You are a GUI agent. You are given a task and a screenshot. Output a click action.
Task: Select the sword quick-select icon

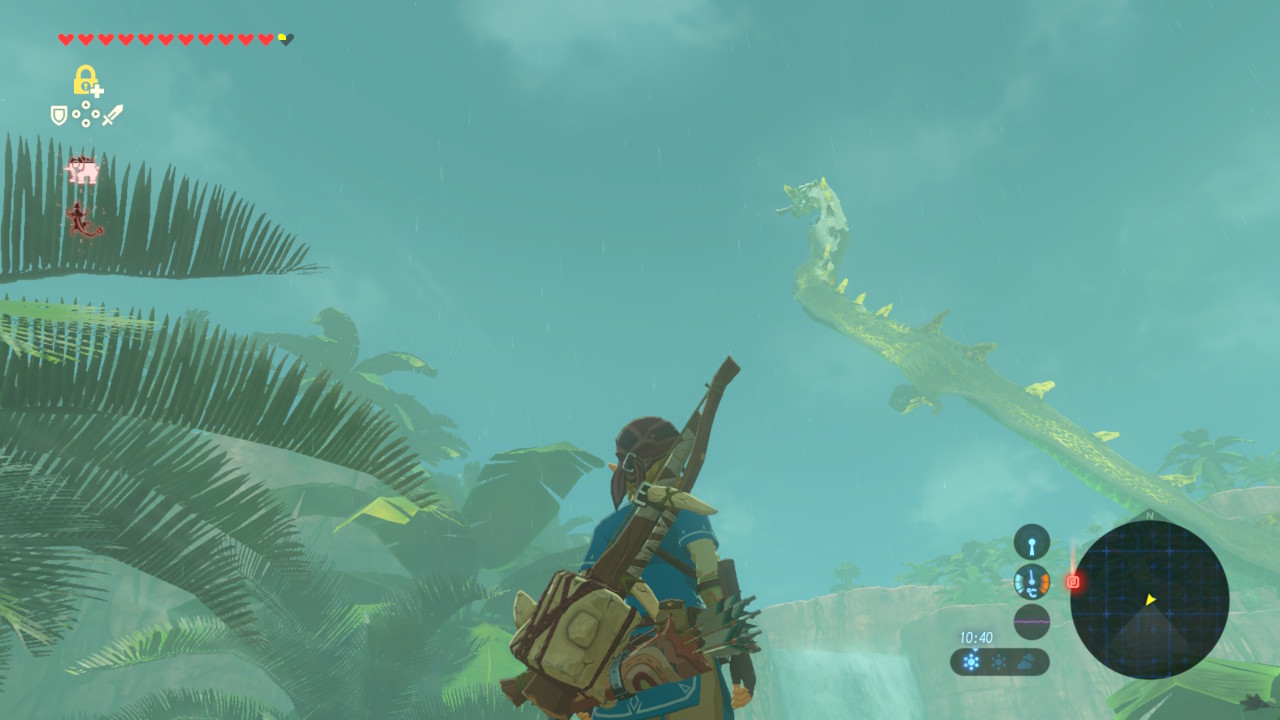click(112, 115)
